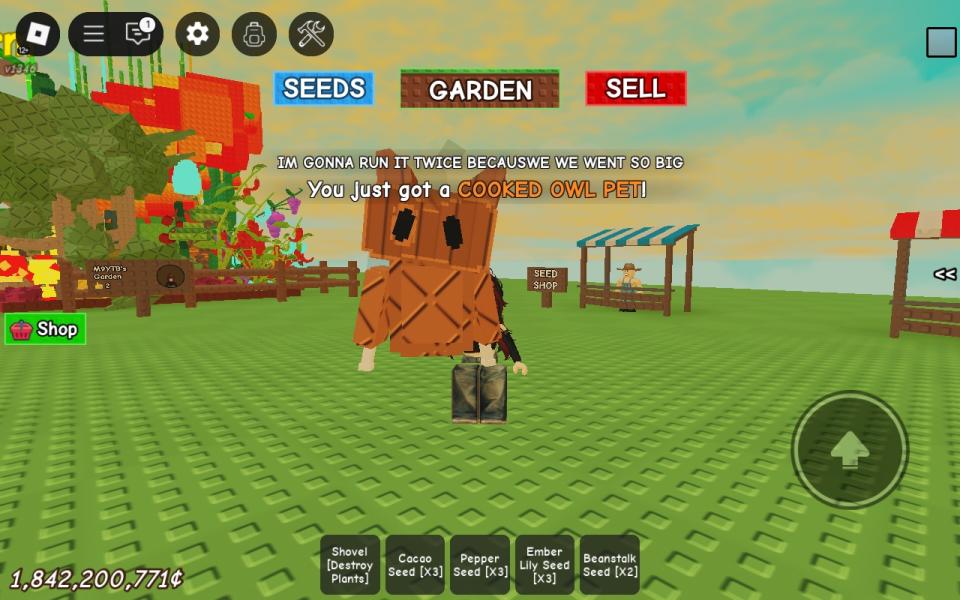Teleport using the SEEDS button
Screen dimensions: 960x600
[x=324, y=89]
